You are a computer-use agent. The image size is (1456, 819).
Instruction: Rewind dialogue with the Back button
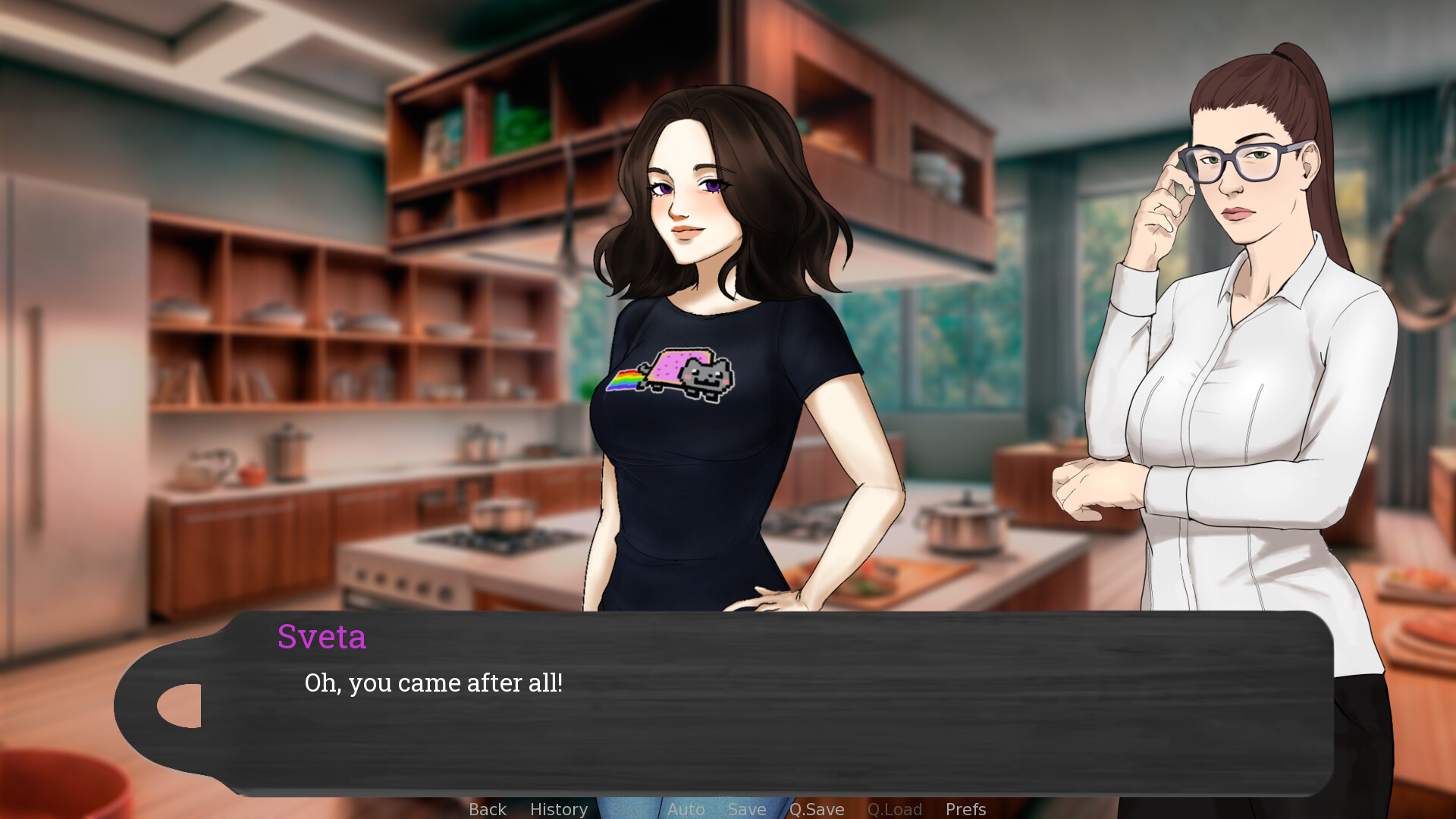click(488, 809)
